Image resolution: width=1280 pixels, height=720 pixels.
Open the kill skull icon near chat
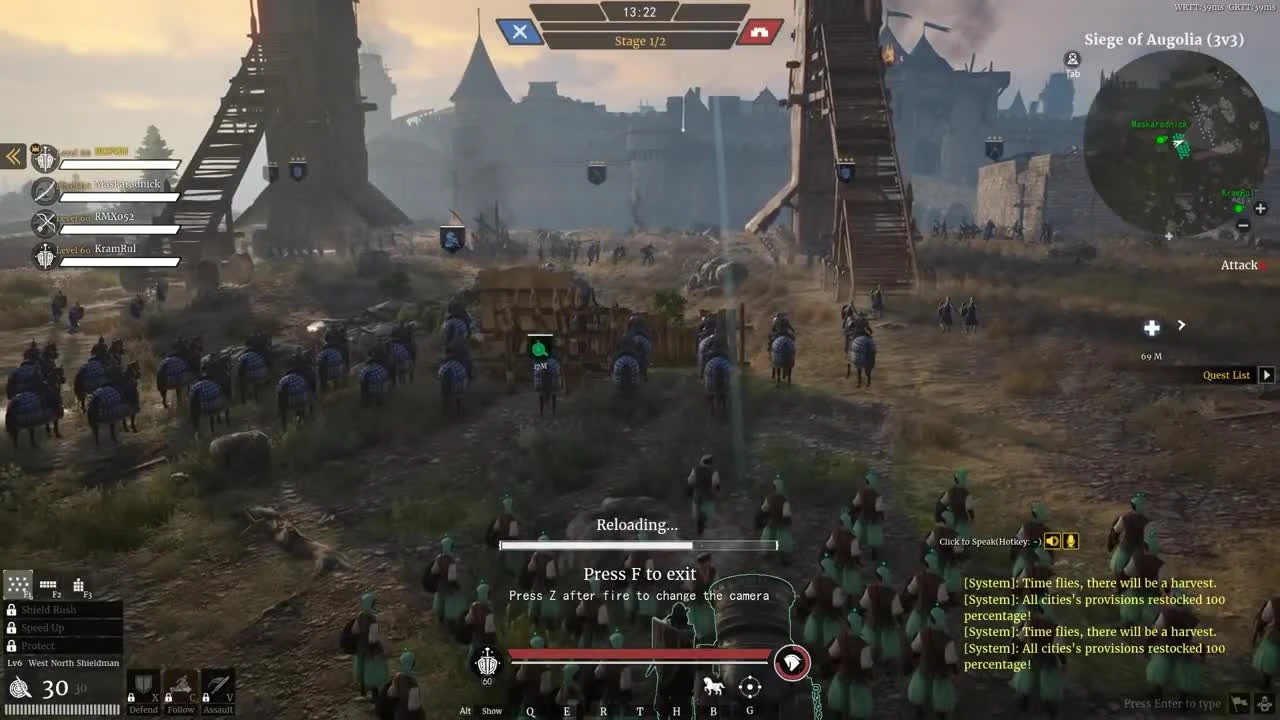pyautogui.click(x=1264, y=703)
